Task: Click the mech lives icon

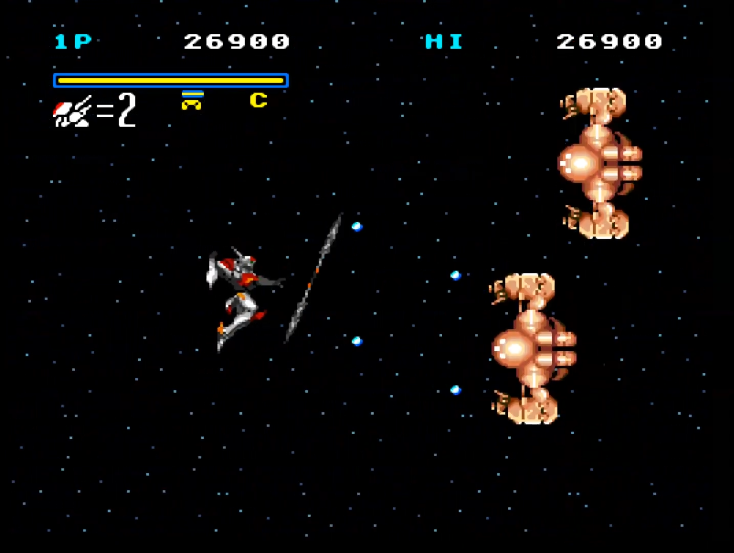Action: [x=72, y=111]
